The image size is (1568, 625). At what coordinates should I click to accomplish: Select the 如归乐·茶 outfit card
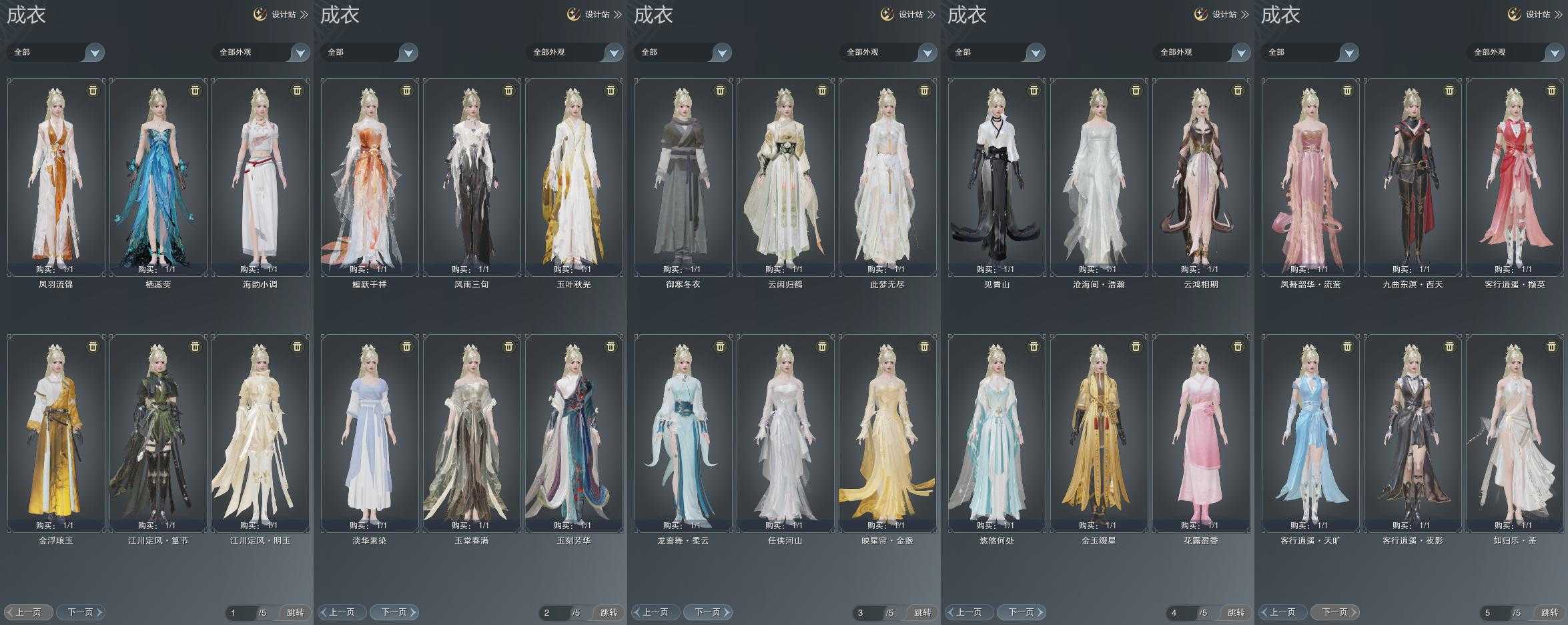1515,433
